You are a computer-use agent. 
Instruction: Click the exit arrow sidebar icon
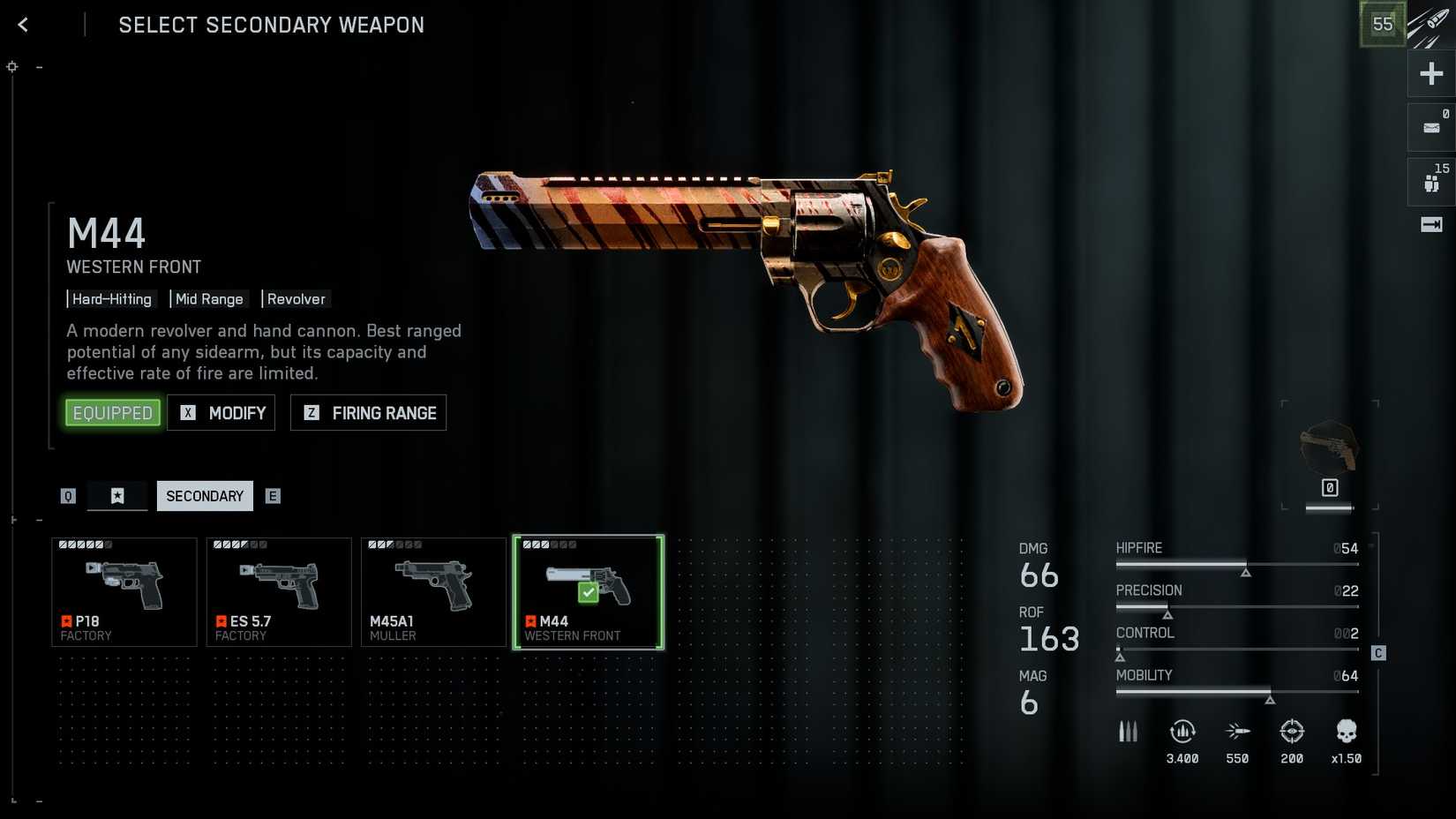(1431, 225)
